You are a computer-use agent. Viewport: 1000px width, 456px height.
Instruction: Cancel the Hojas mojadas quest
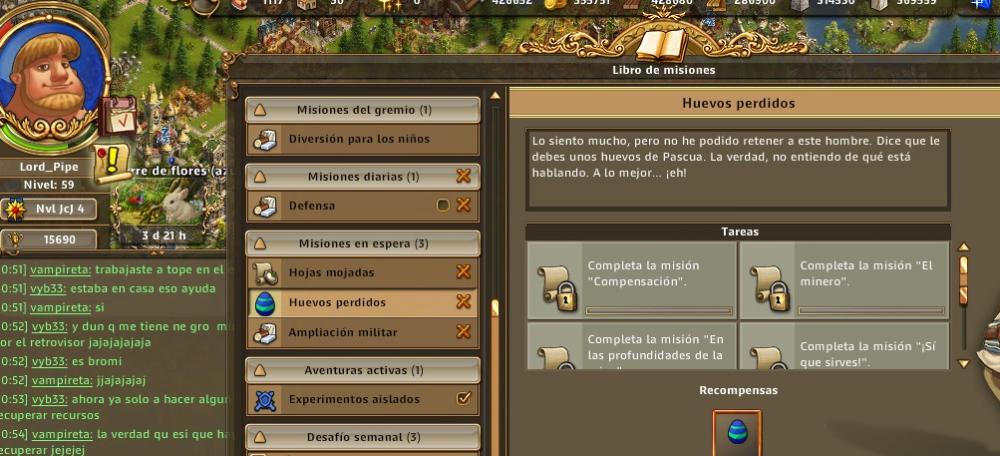(x=463, y=272)
